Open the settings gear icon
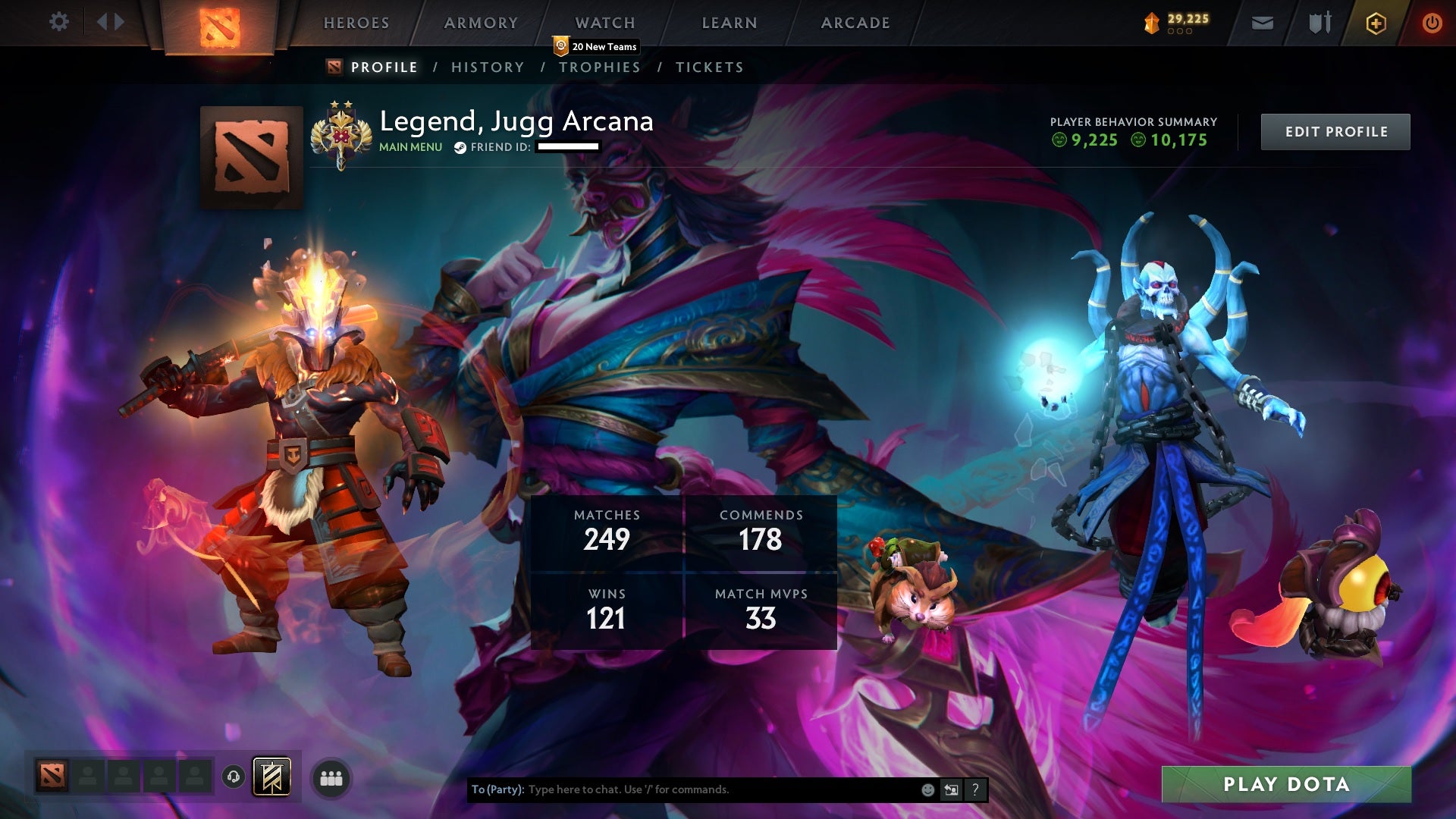The image size is (1456, 819). tap(59, 21)
